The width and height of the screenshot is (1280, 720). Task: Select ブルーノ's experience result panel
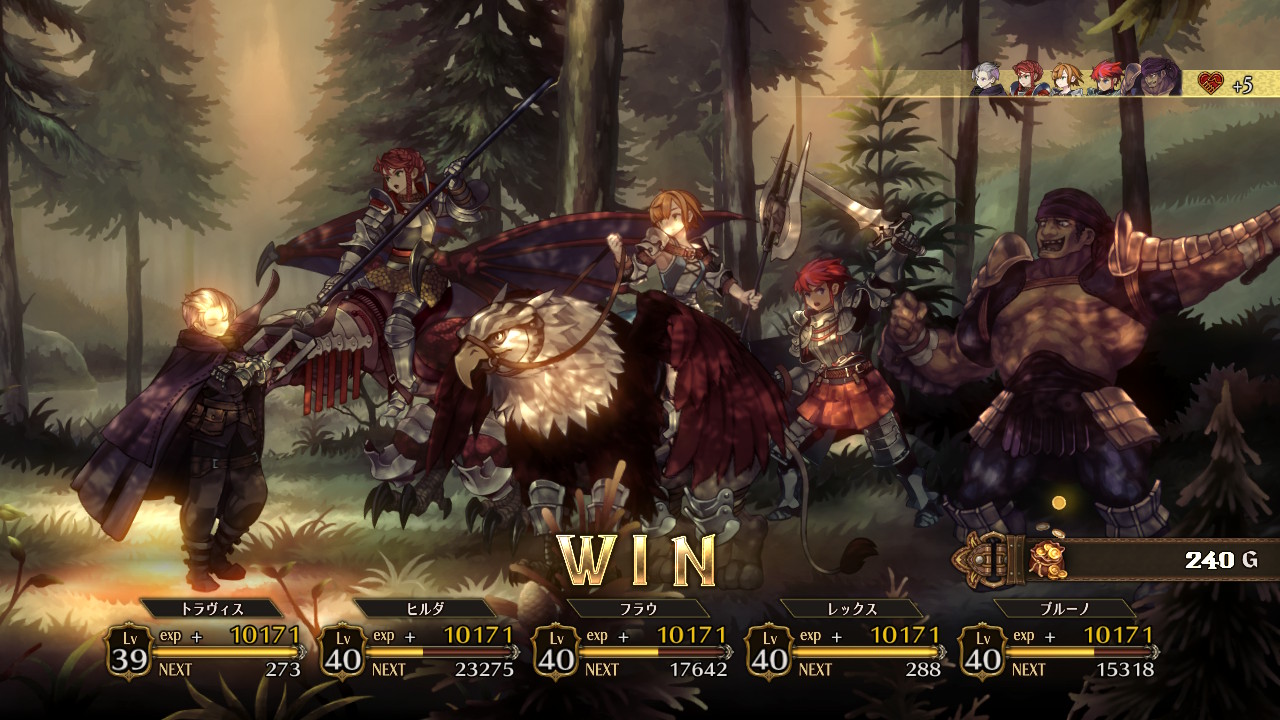click(x=1060, y=650)
